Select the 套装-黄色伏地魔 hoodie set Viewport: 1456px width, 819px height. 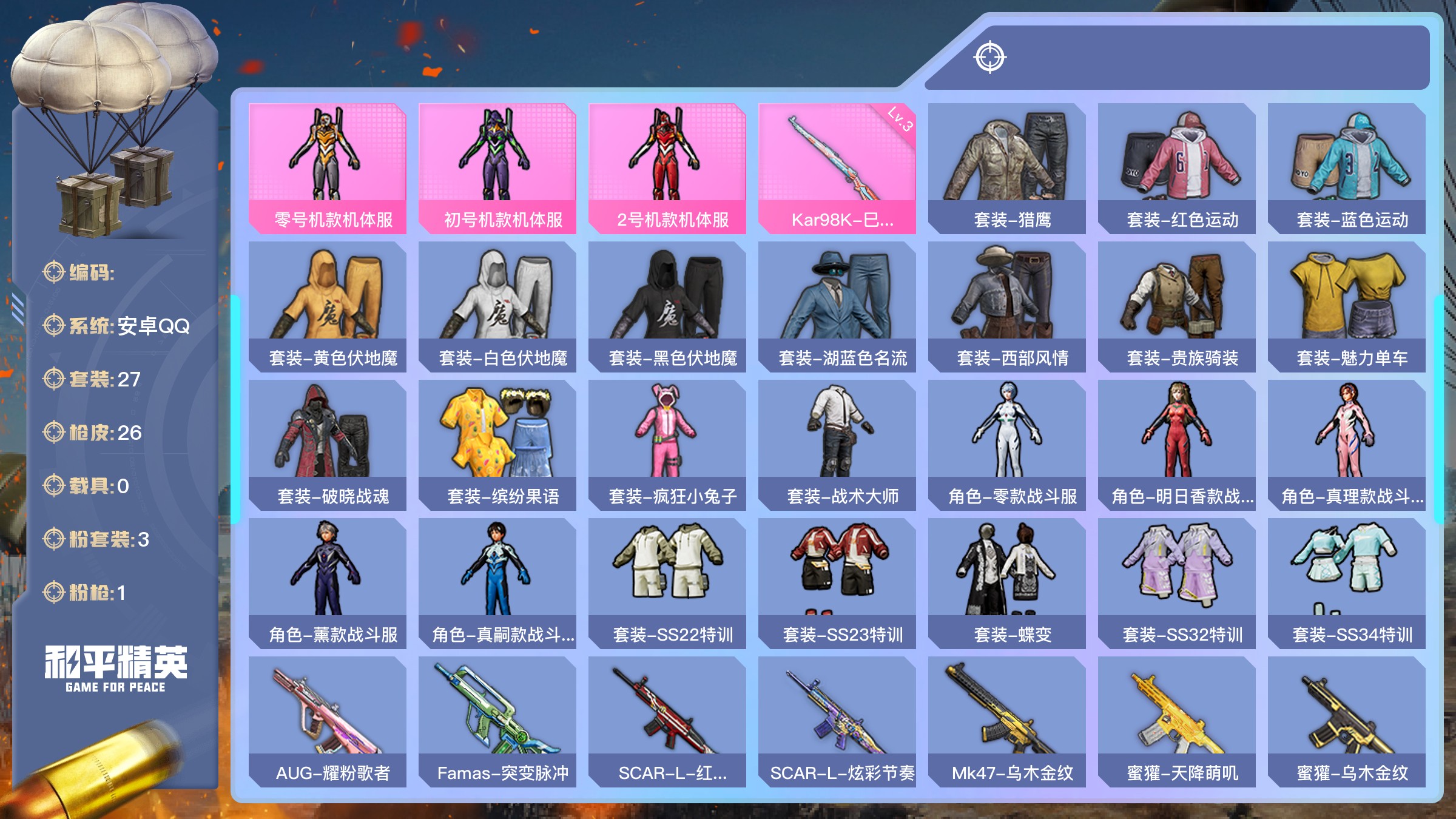[328, 306]
